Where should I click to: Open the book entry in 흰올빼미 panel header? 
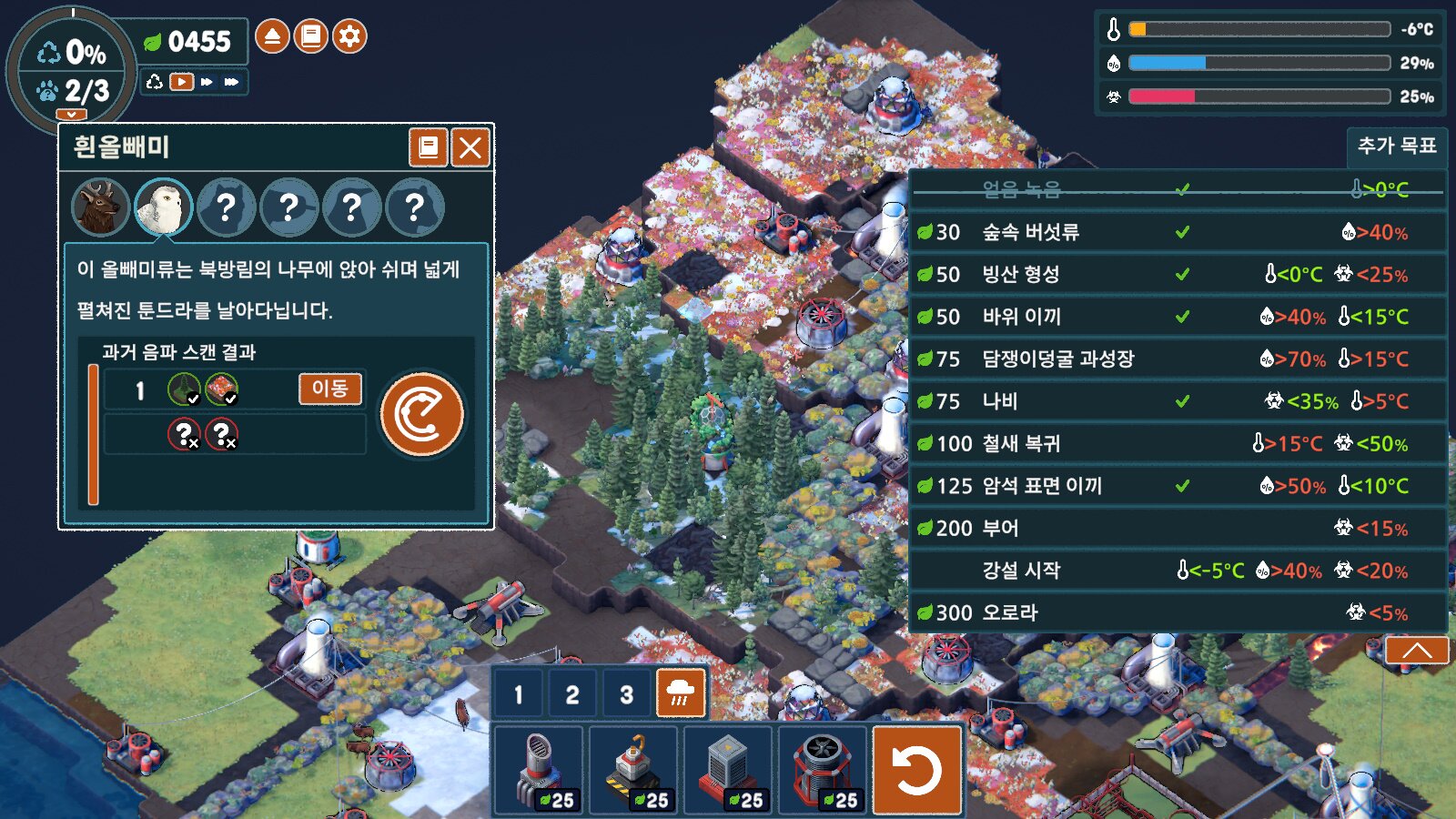(428, 147)
